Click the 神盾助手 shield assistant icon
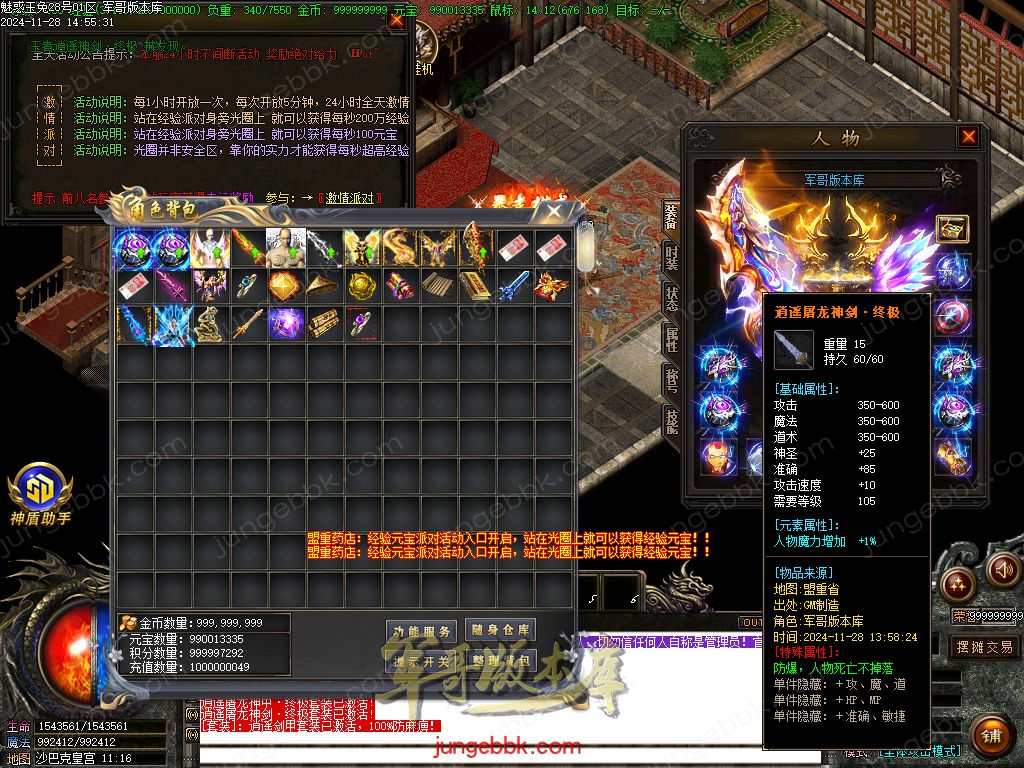 click(x=40, y=488)
